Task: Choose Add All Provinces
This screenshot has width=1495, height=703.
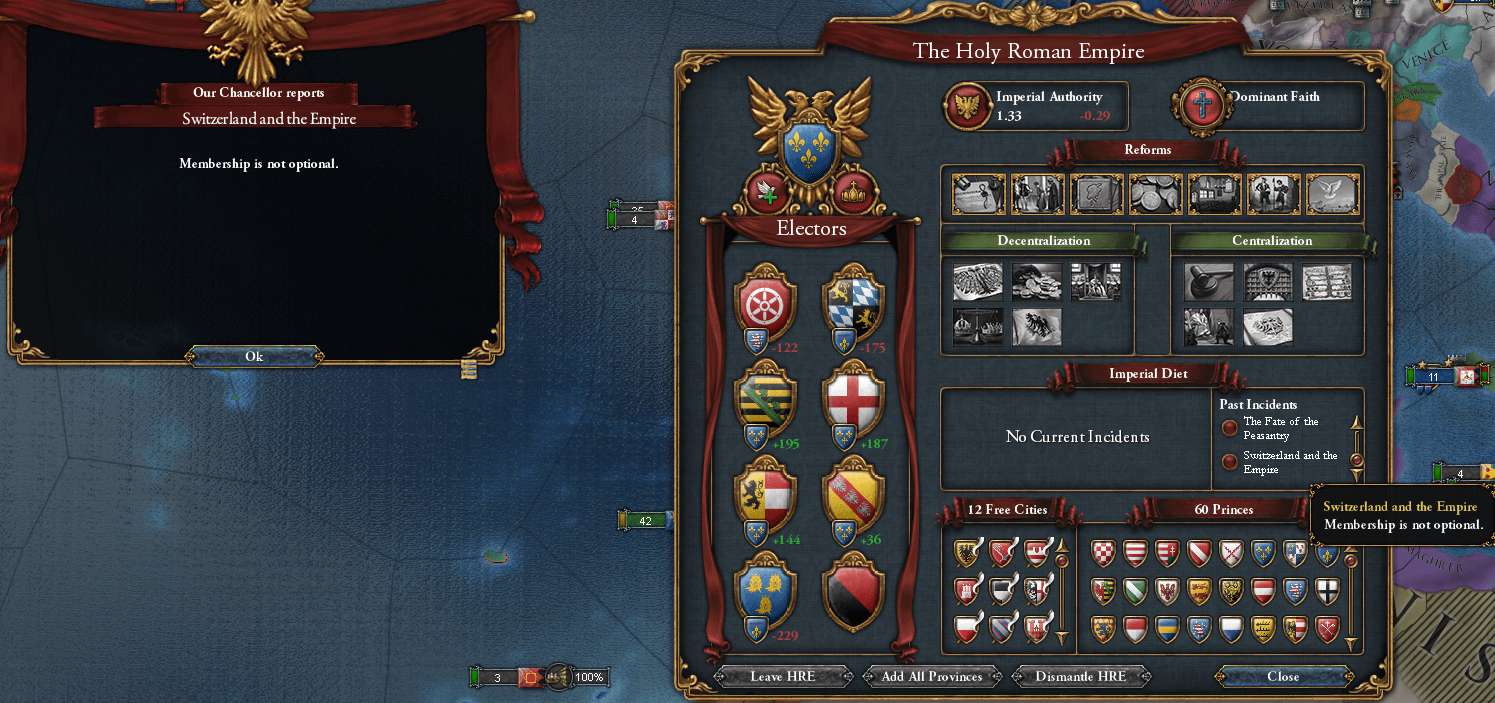Action: coord(932,676)
